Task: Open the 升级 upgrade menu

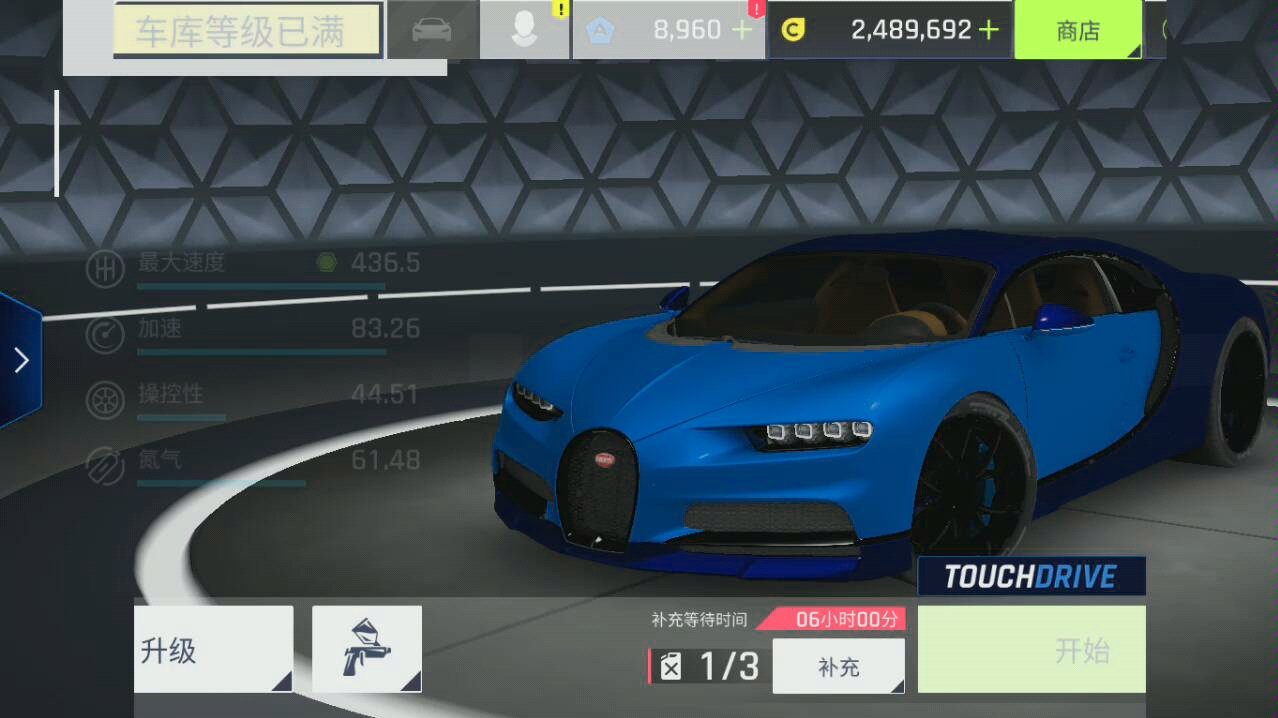Action: (213, 650)
